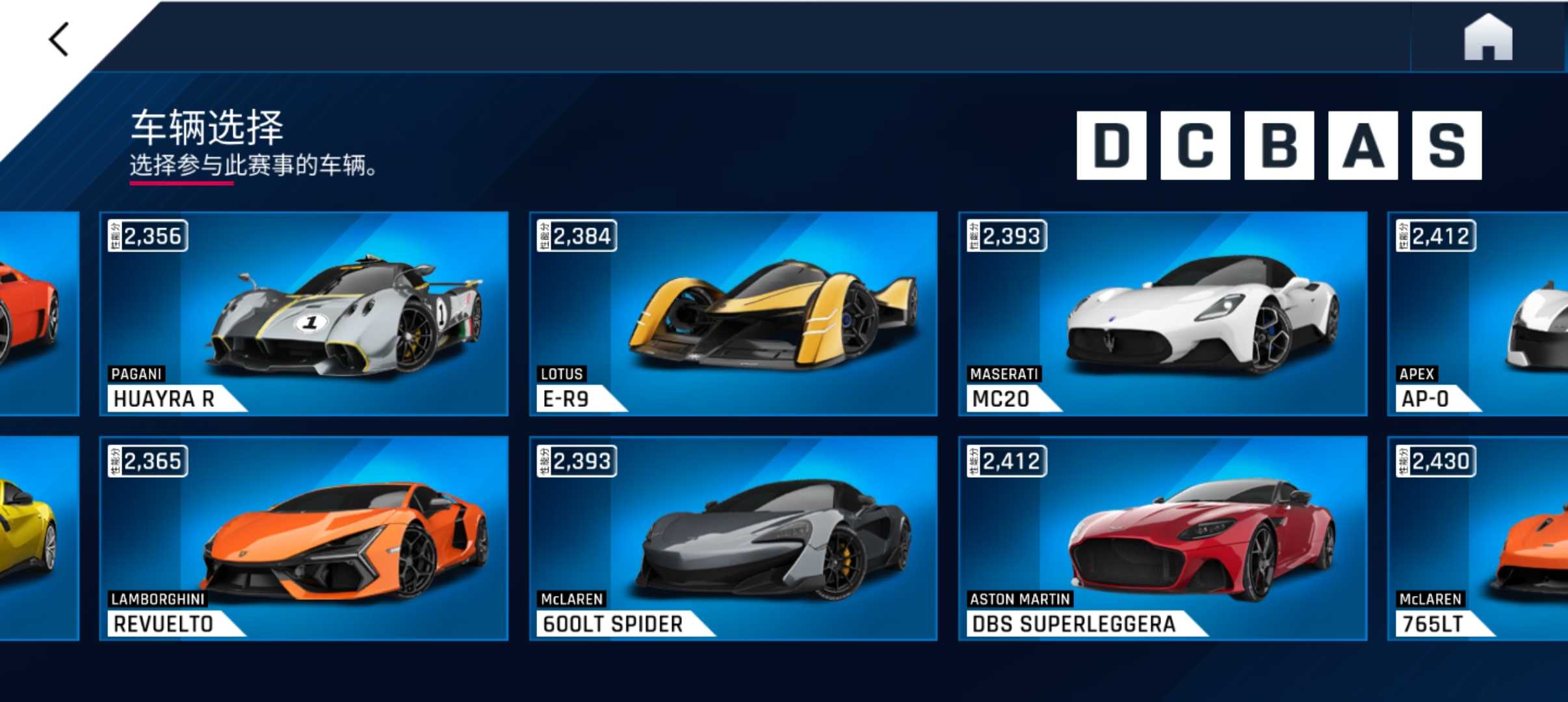Choose the class S tab
Viewport: 1568px width, 702px height.
tap(1446, 145)
